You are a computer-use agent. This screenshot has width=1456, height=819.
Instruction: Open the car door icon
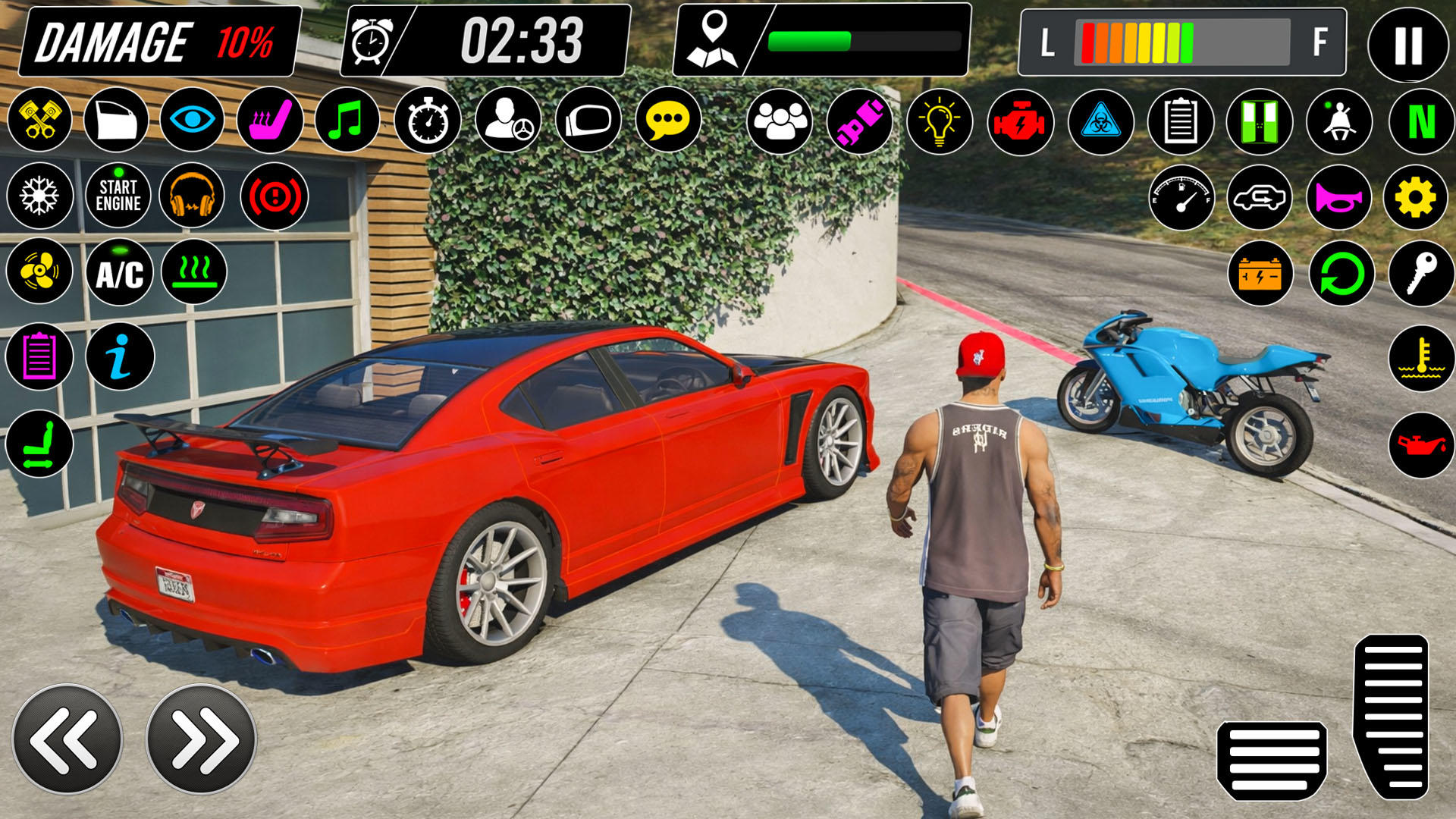pyautogui.click(x=116, y=120)
